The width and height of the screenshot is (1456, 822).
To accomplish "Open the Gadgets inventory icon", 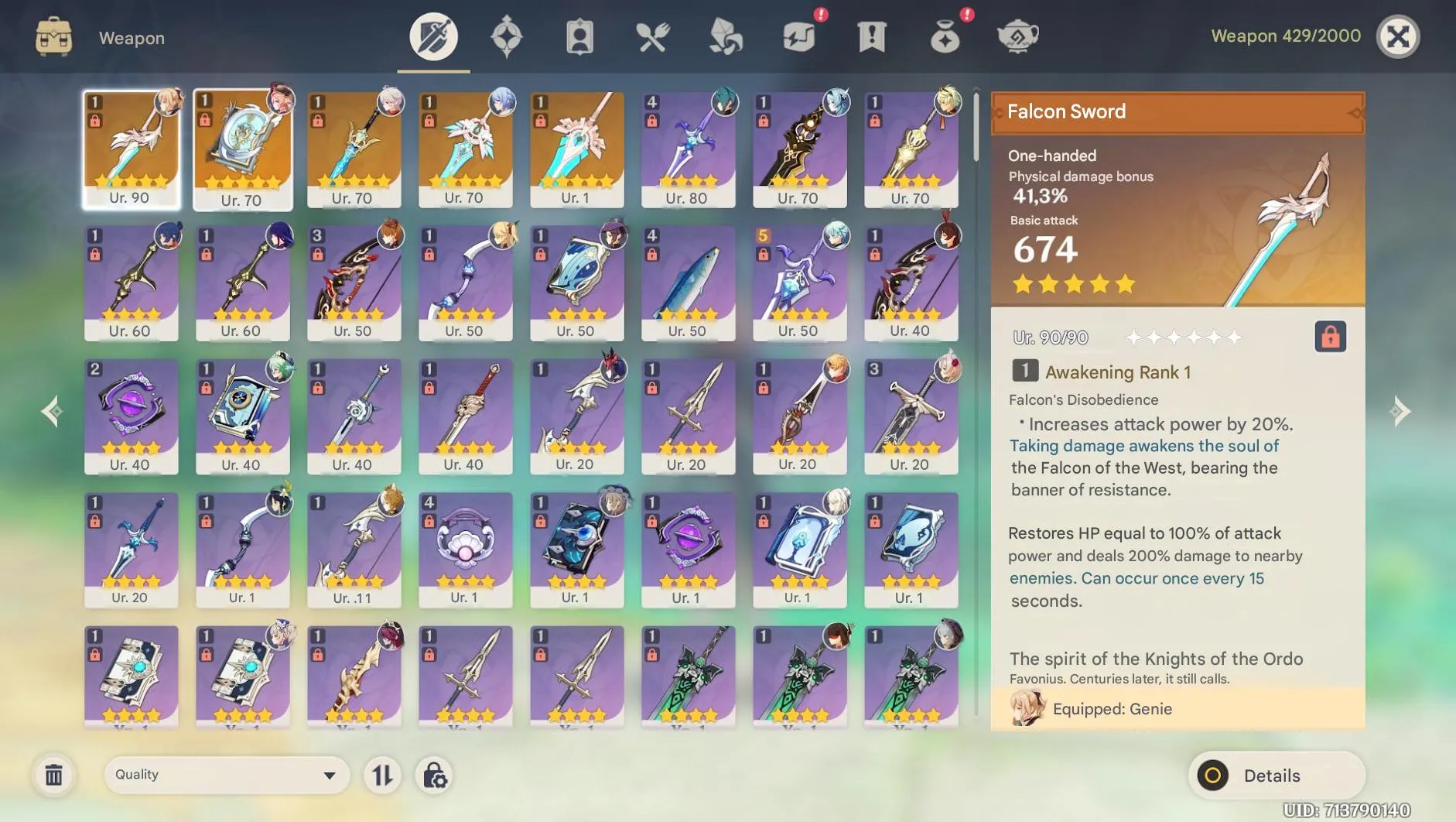I will click(x=801, y=35).
